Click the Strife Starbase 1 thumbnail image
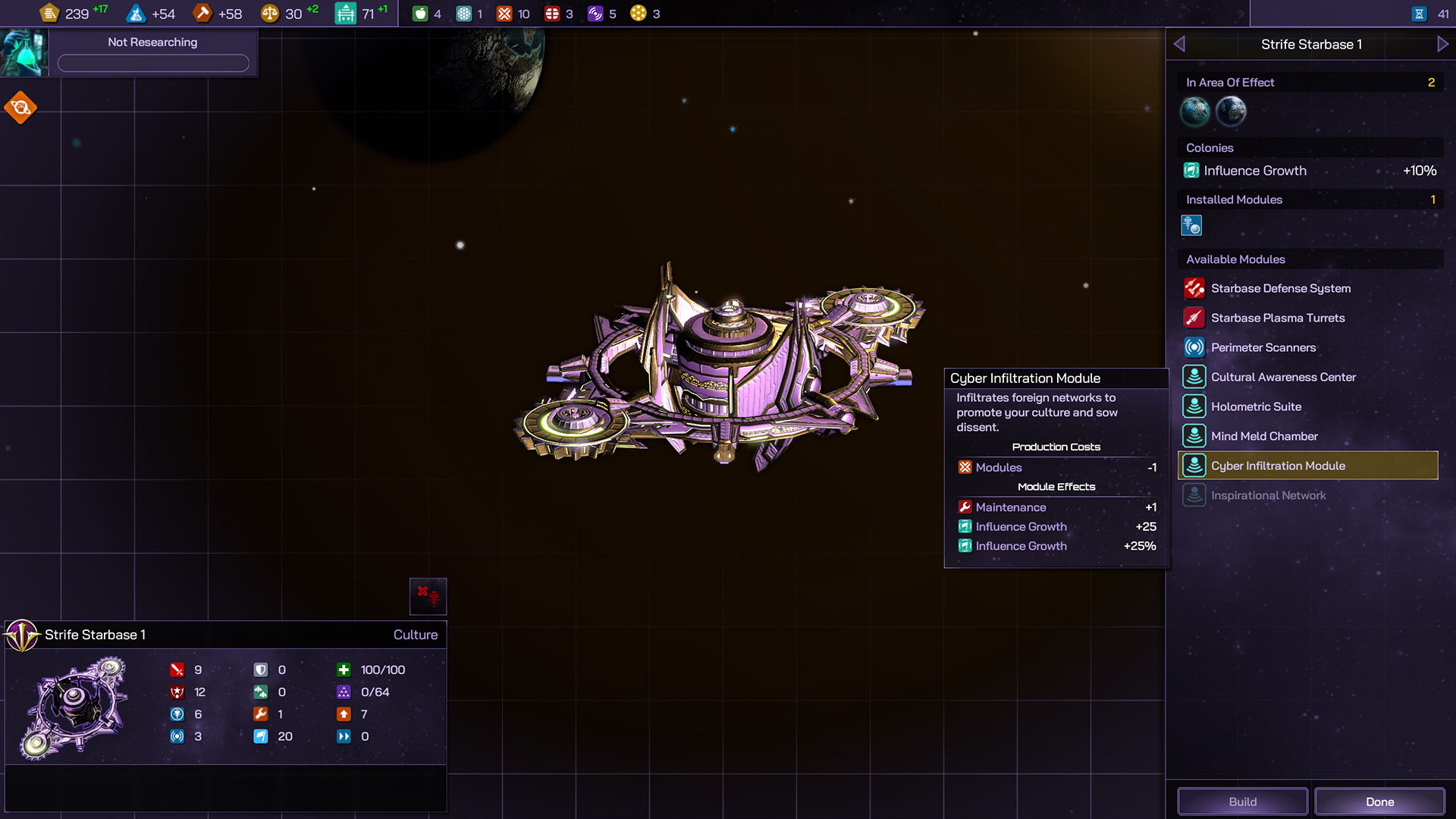1456x819 pixels. click(76, 707)
